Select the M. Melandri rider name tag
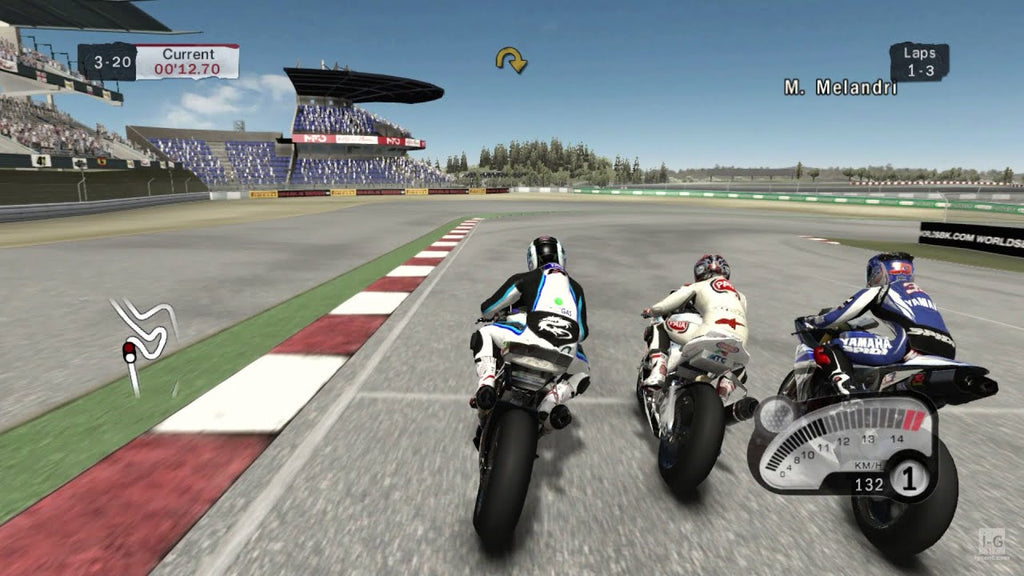 (x=840, y=88)
